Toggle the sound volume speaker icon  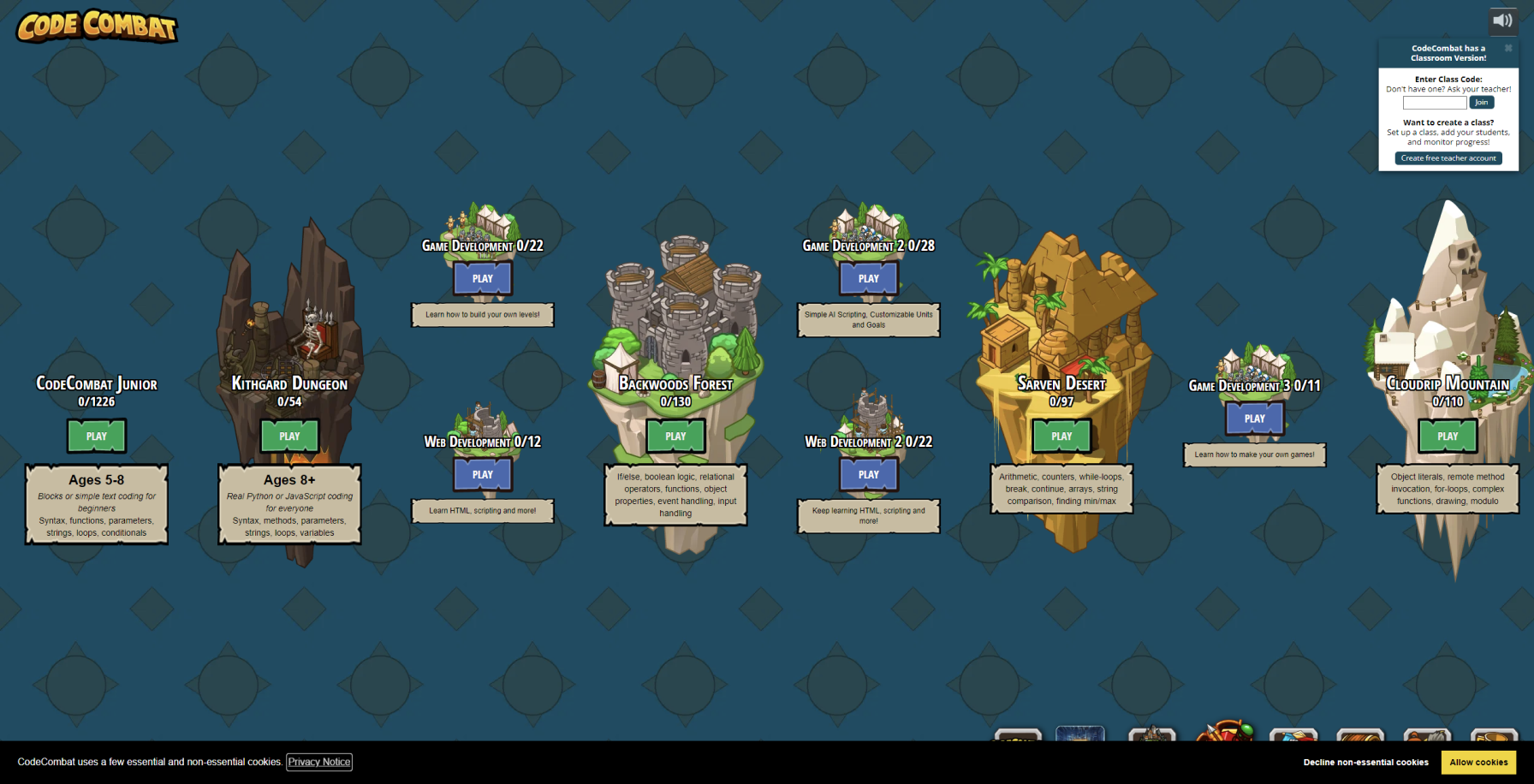pyautogui.click(x=1502, y=21)
